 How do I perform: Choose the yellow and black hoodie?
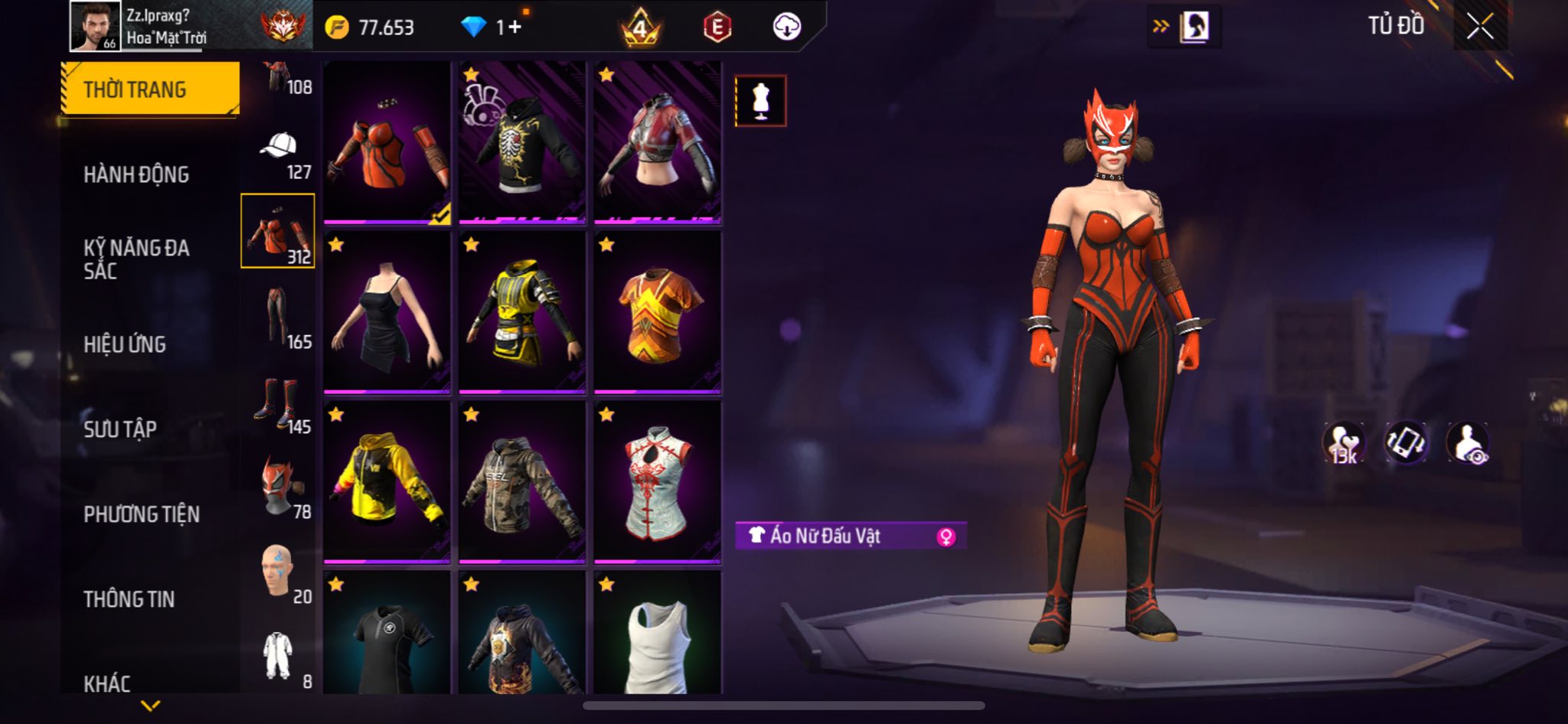click(x=387, y=483)
